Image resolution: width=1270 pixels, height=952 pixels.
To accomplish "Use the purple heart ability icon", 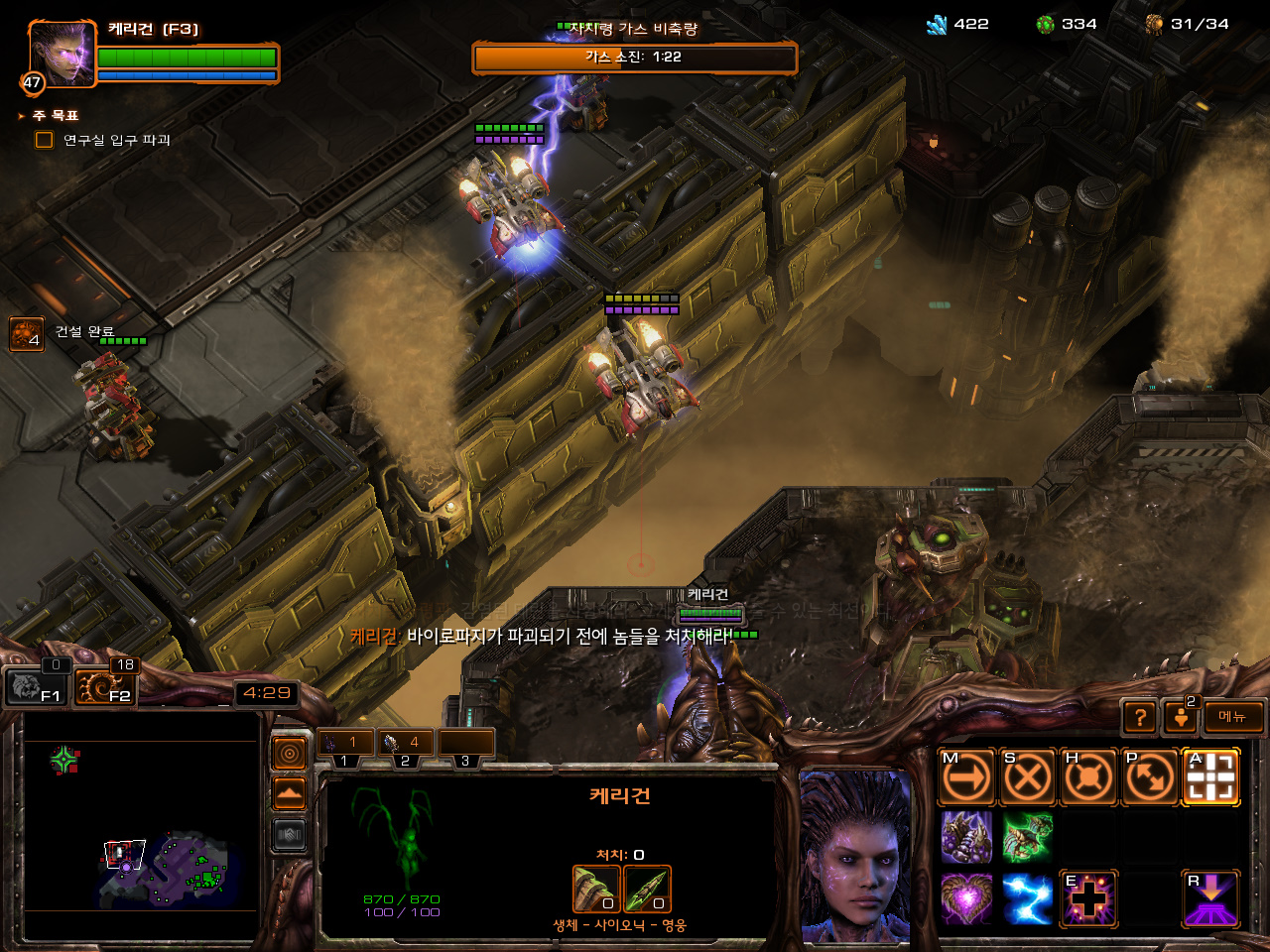I will 966,898.
